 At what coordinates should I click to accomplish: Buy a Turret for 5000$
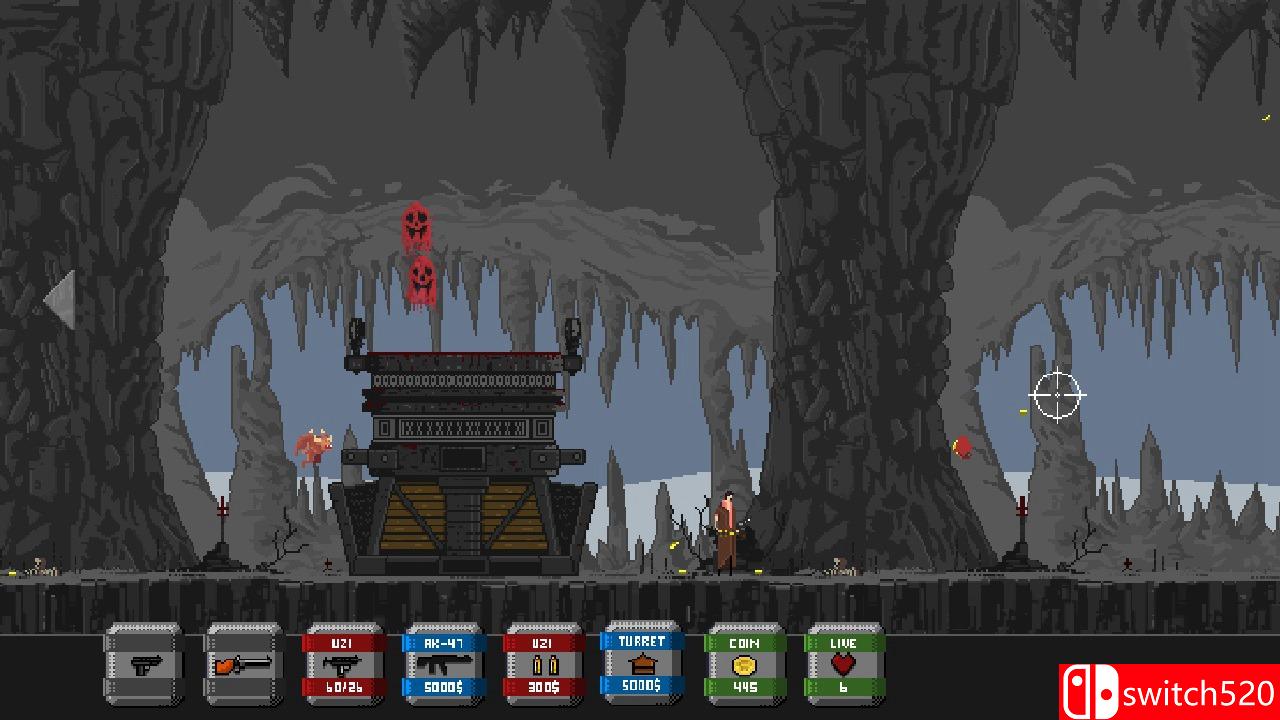tap(642, 662)
